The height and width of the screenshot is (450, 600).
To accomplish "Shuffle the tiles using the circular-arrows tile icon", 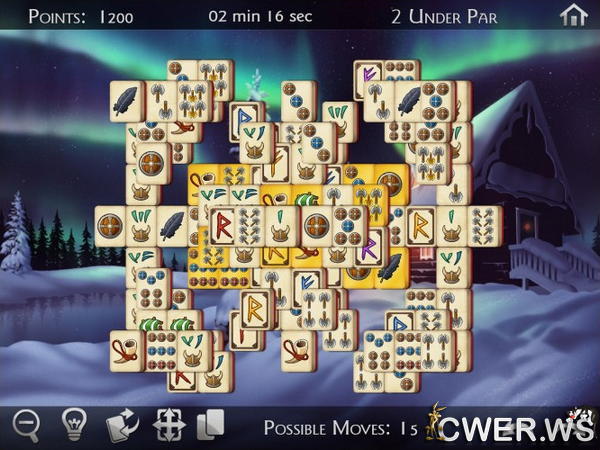I will coord(122,424).
